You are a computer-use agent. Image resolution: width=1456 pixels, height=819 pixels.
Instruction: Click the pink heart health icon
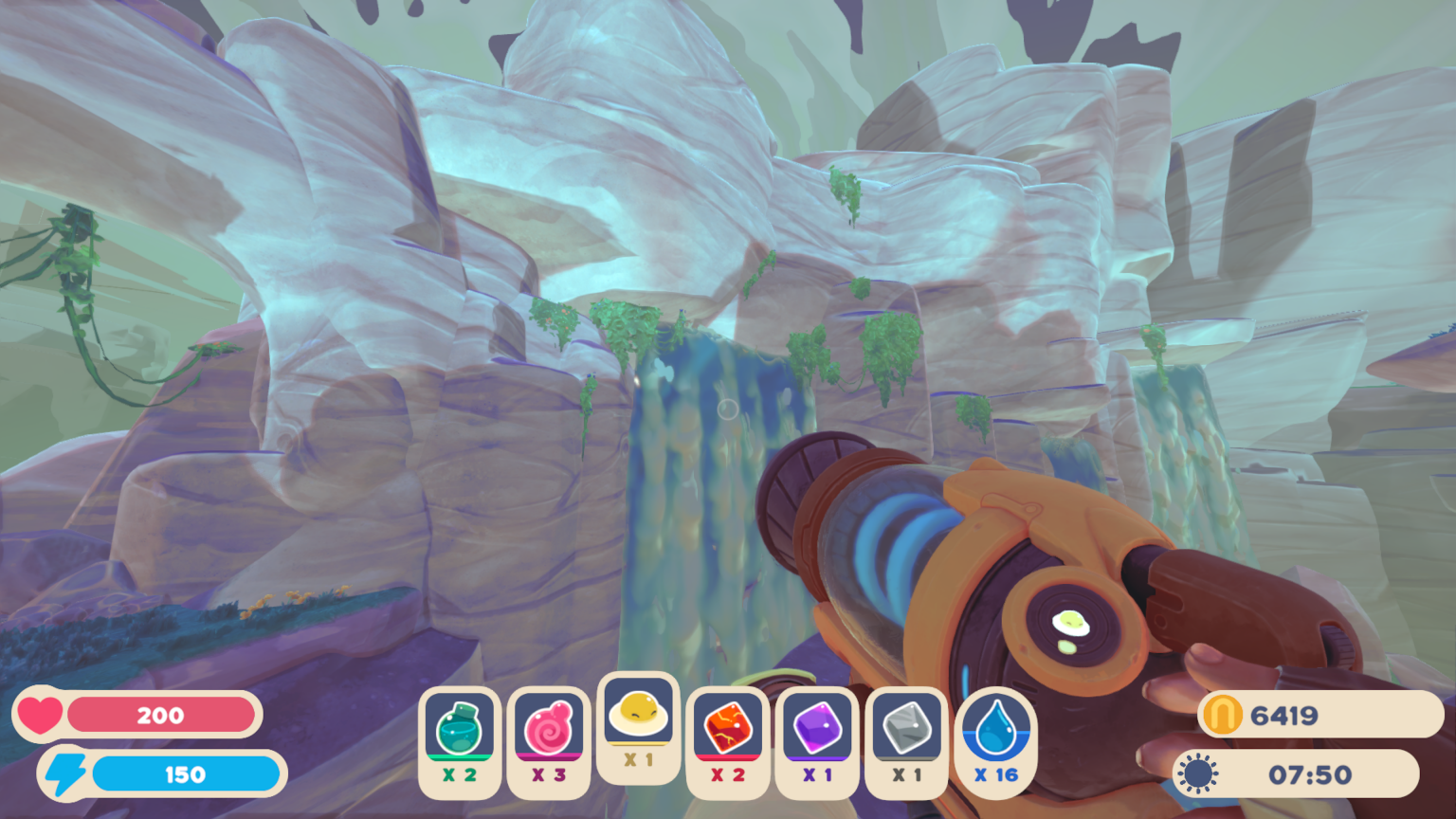tap(42, 716)
